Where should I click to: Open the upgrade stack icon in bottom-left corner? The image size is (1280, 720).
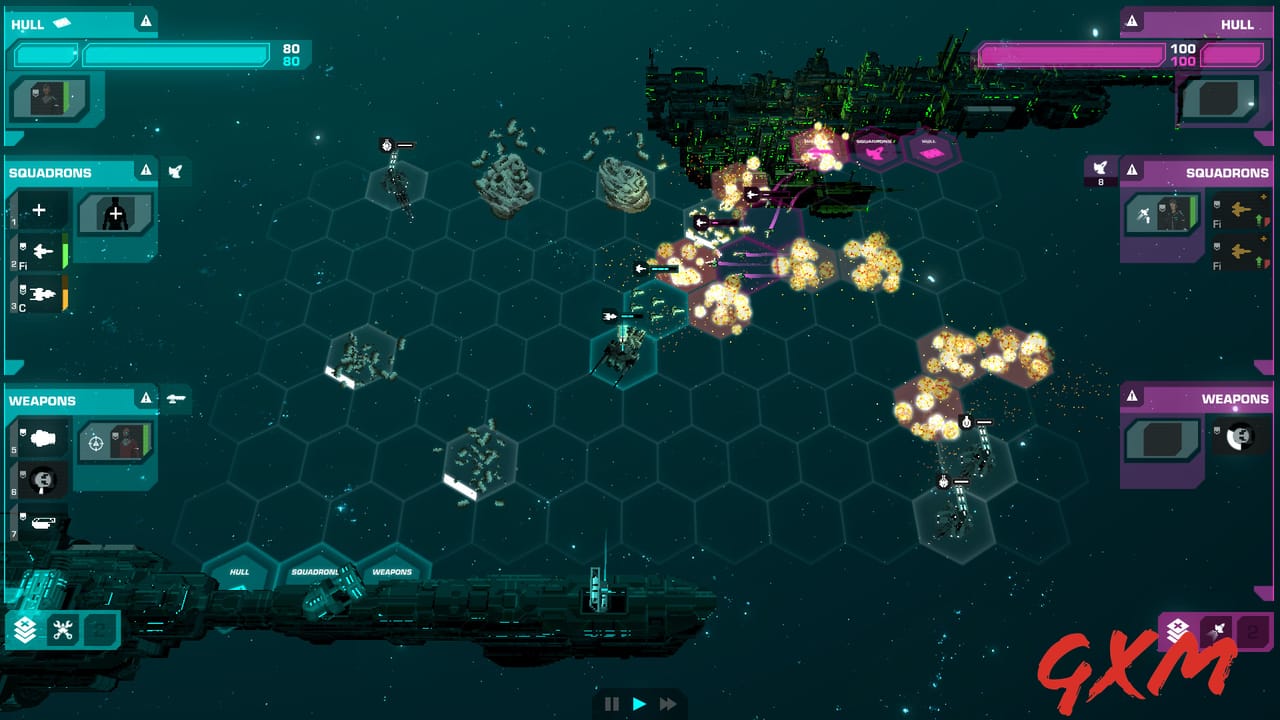pos(24,628)
